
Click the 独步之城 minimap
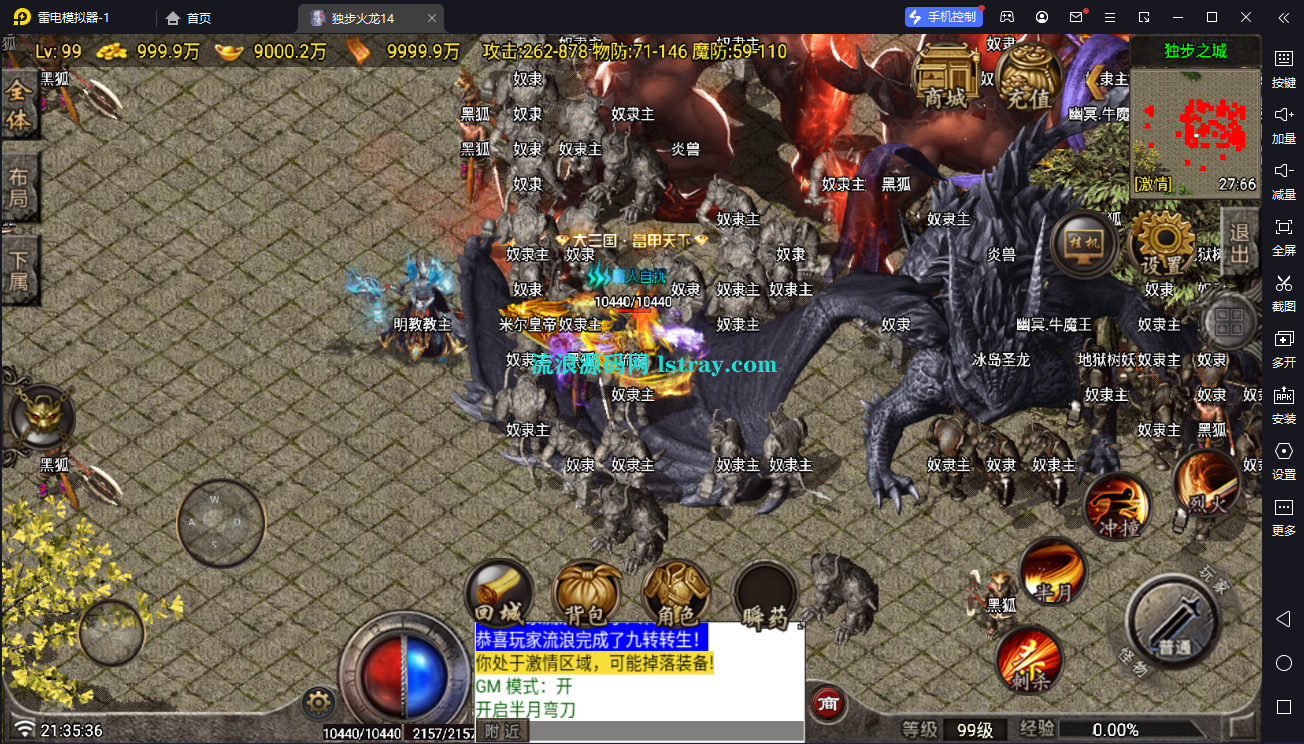[1195, 130]
